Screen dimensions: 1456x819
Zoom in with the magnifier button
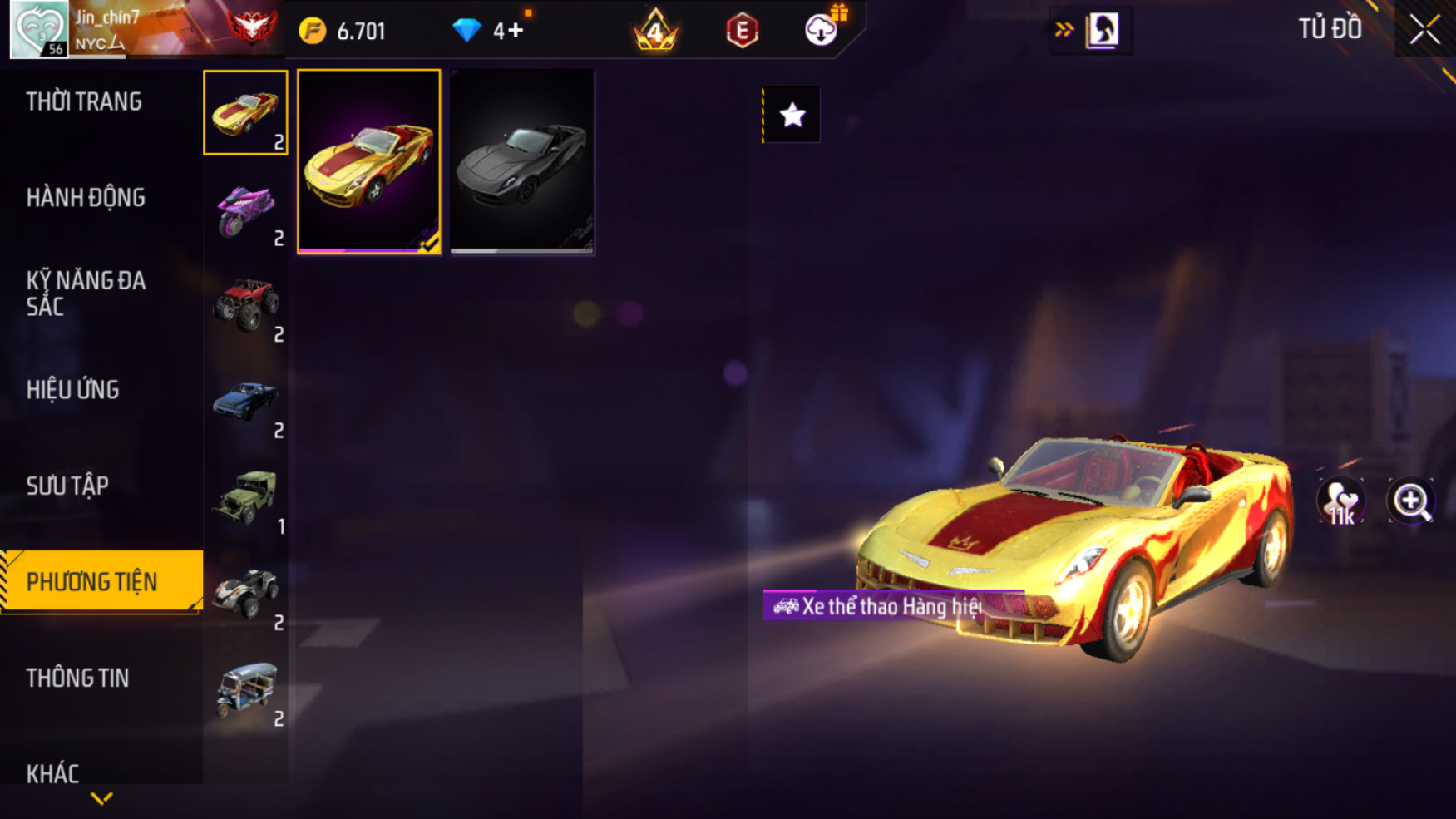[x=1411, y=501]
